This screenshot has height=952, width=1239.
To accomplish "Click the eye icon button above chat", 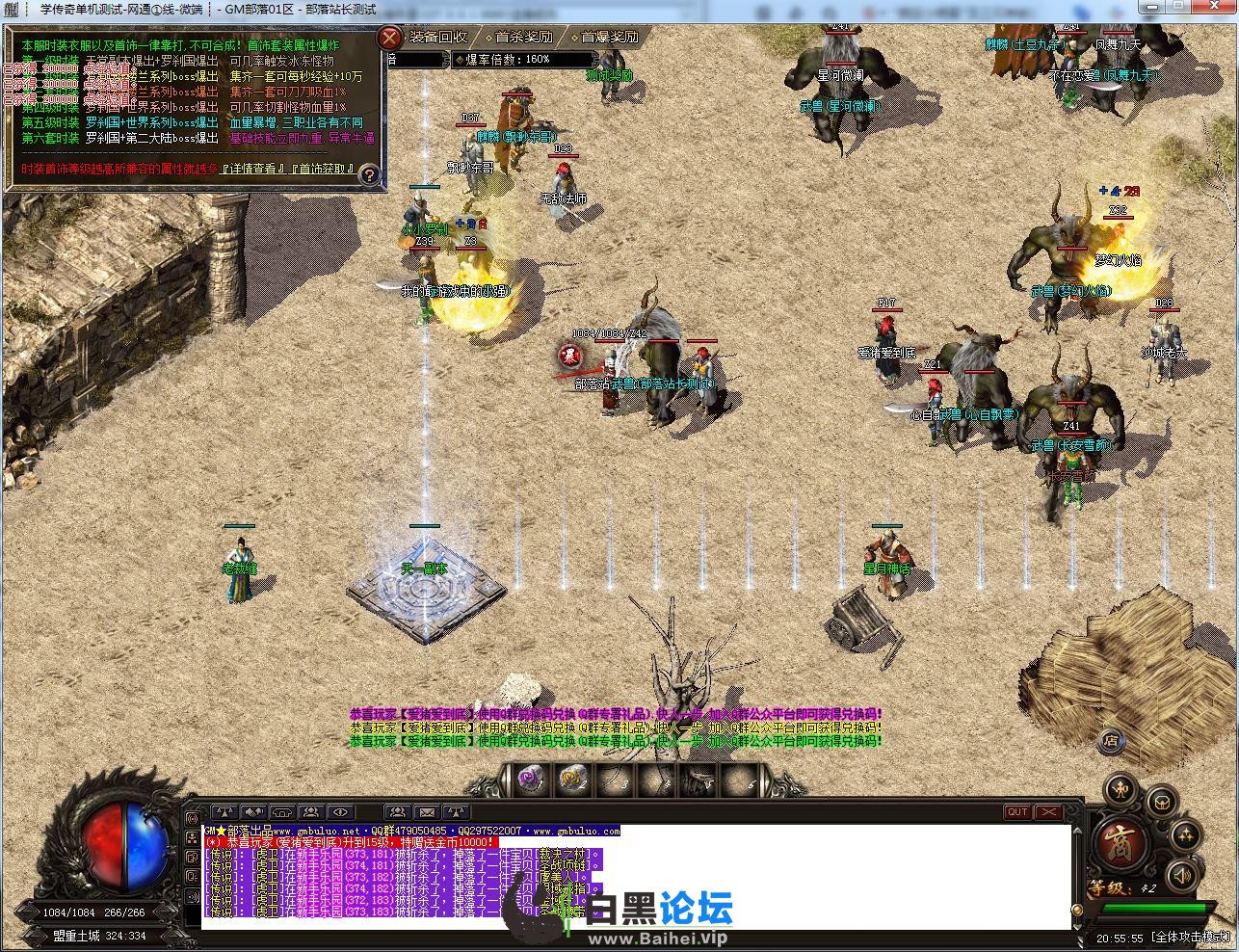I will pos(341,812).
